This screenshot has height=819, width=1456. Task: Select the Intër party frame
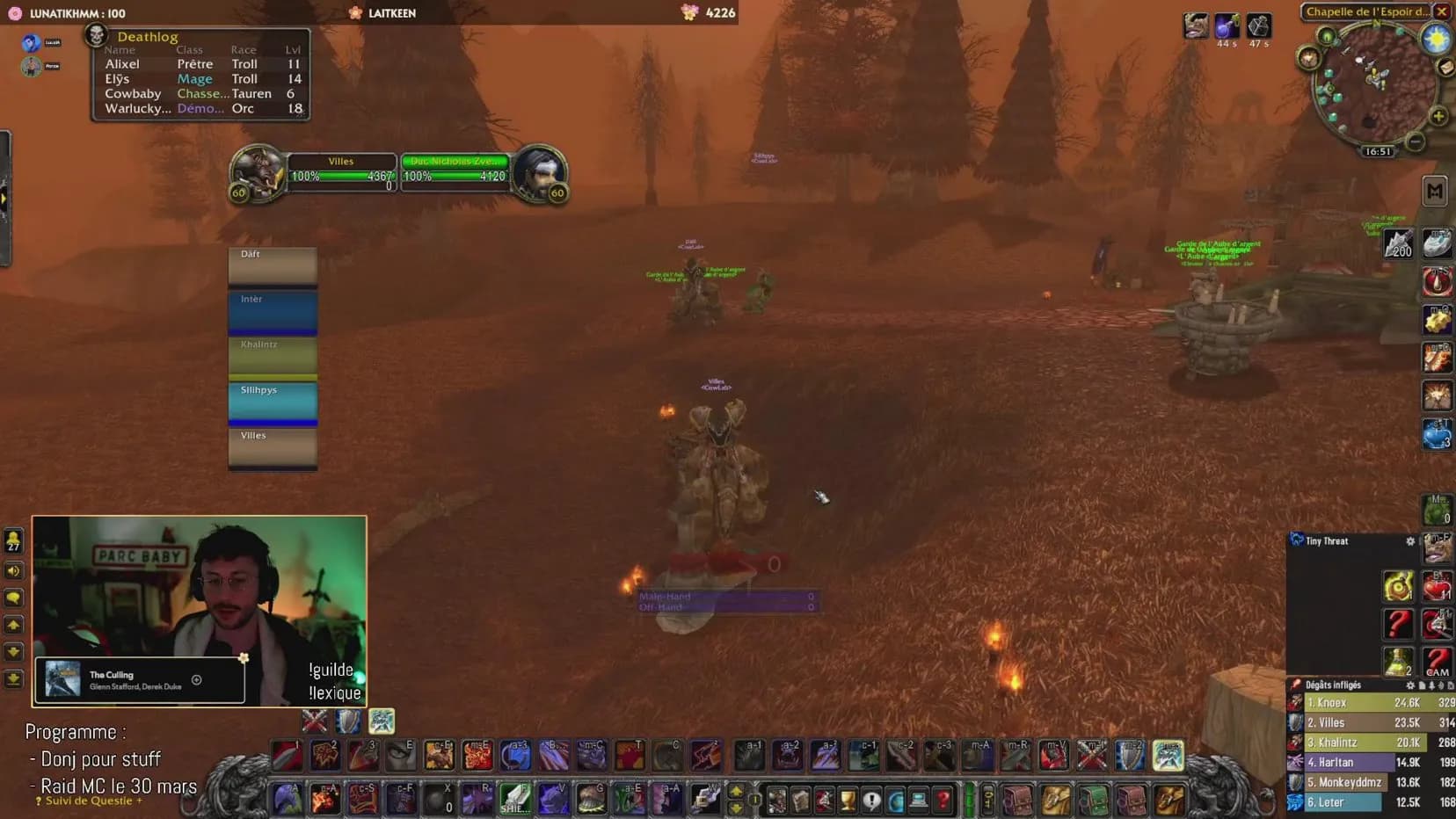point(273,313)
